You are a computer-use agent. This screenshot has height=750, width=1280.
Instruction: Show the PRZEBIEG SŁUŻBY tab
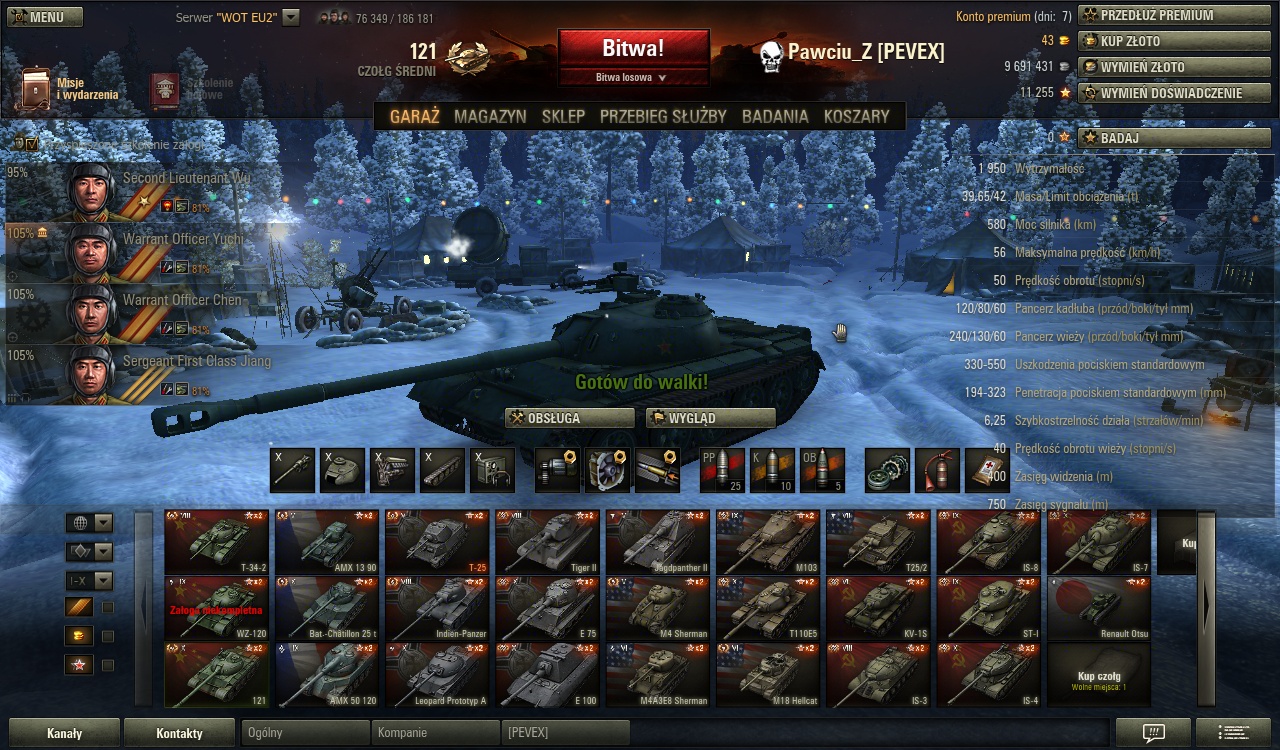tap(663, 116)
